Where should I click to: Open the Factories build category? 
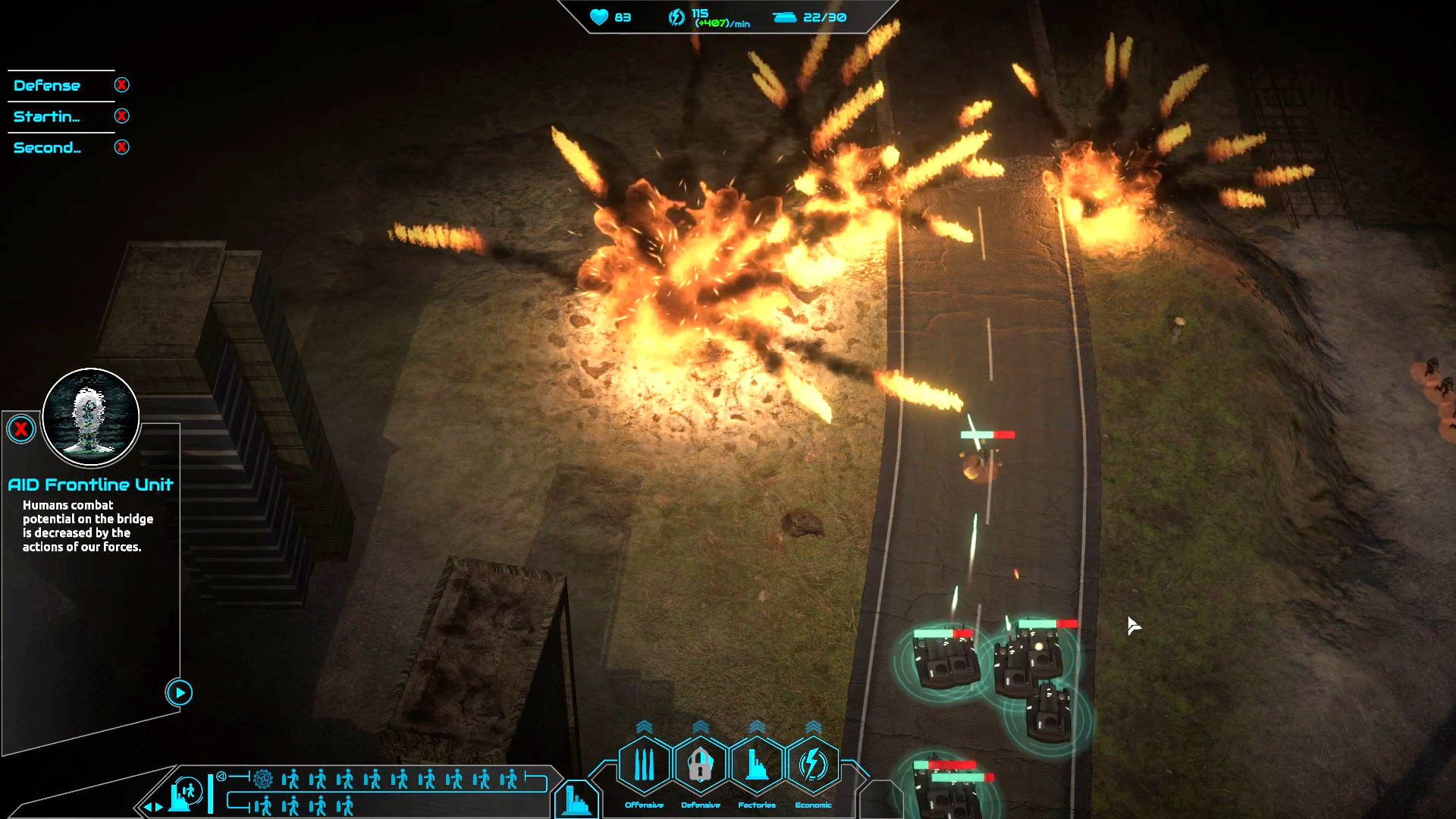(757, 764)
